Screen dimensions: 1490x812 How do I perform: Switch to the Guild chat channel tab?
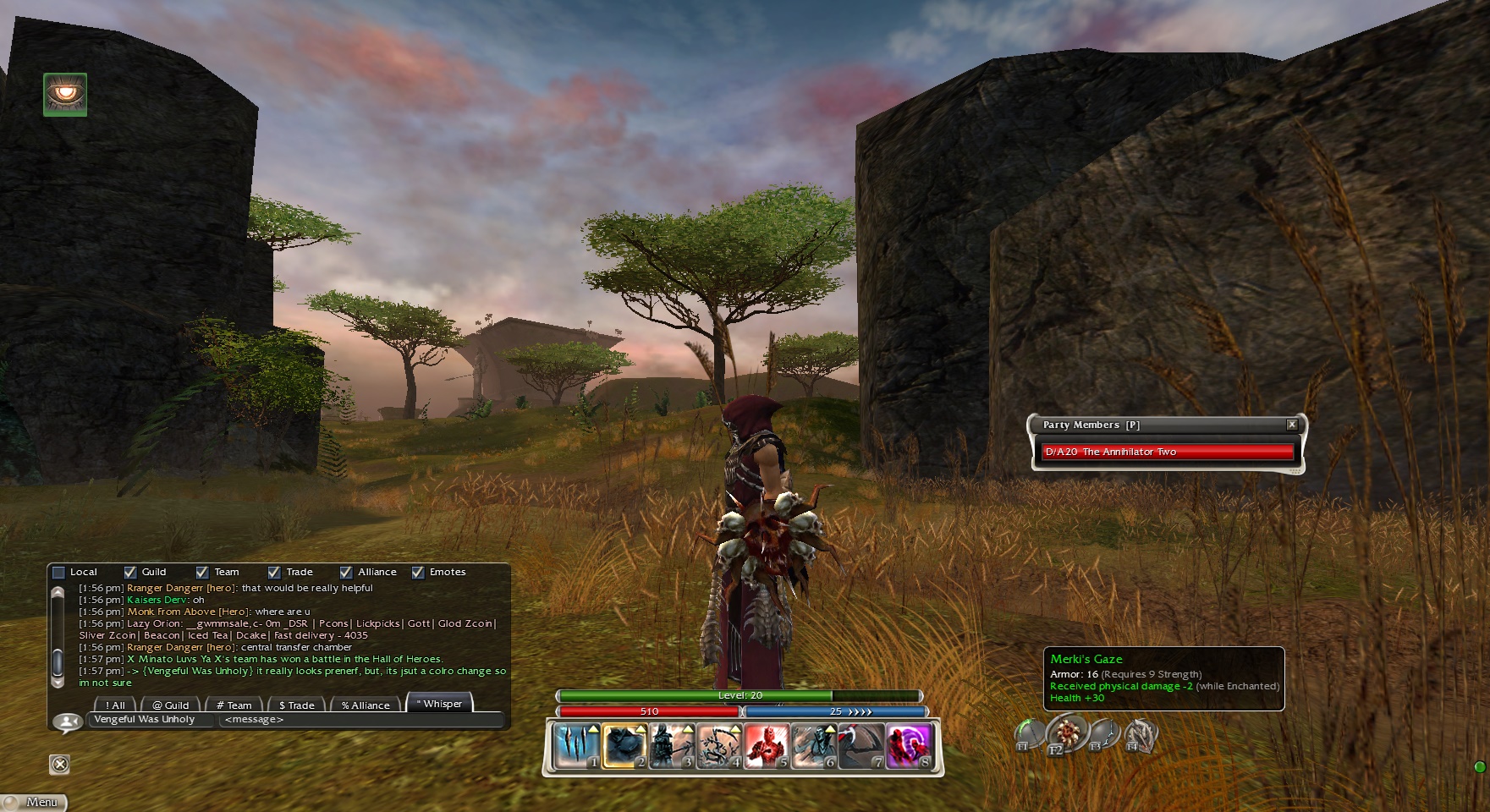[170, 705]
